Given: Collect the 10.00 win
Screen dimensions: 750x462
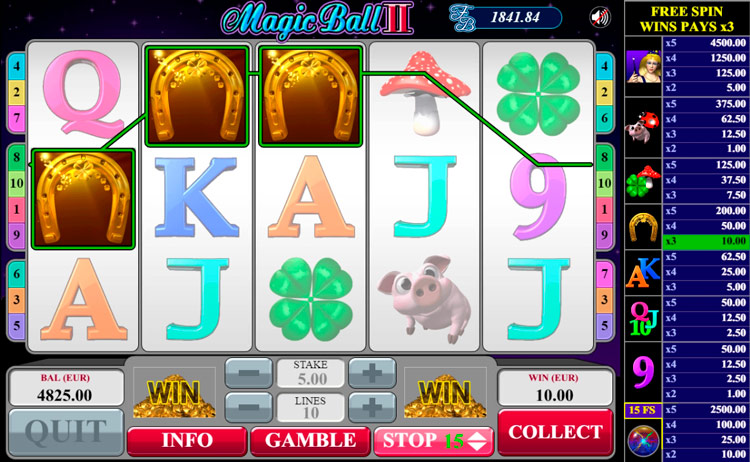Looking at the screenshot, I should pyautogui.click(x=555, y=432).
